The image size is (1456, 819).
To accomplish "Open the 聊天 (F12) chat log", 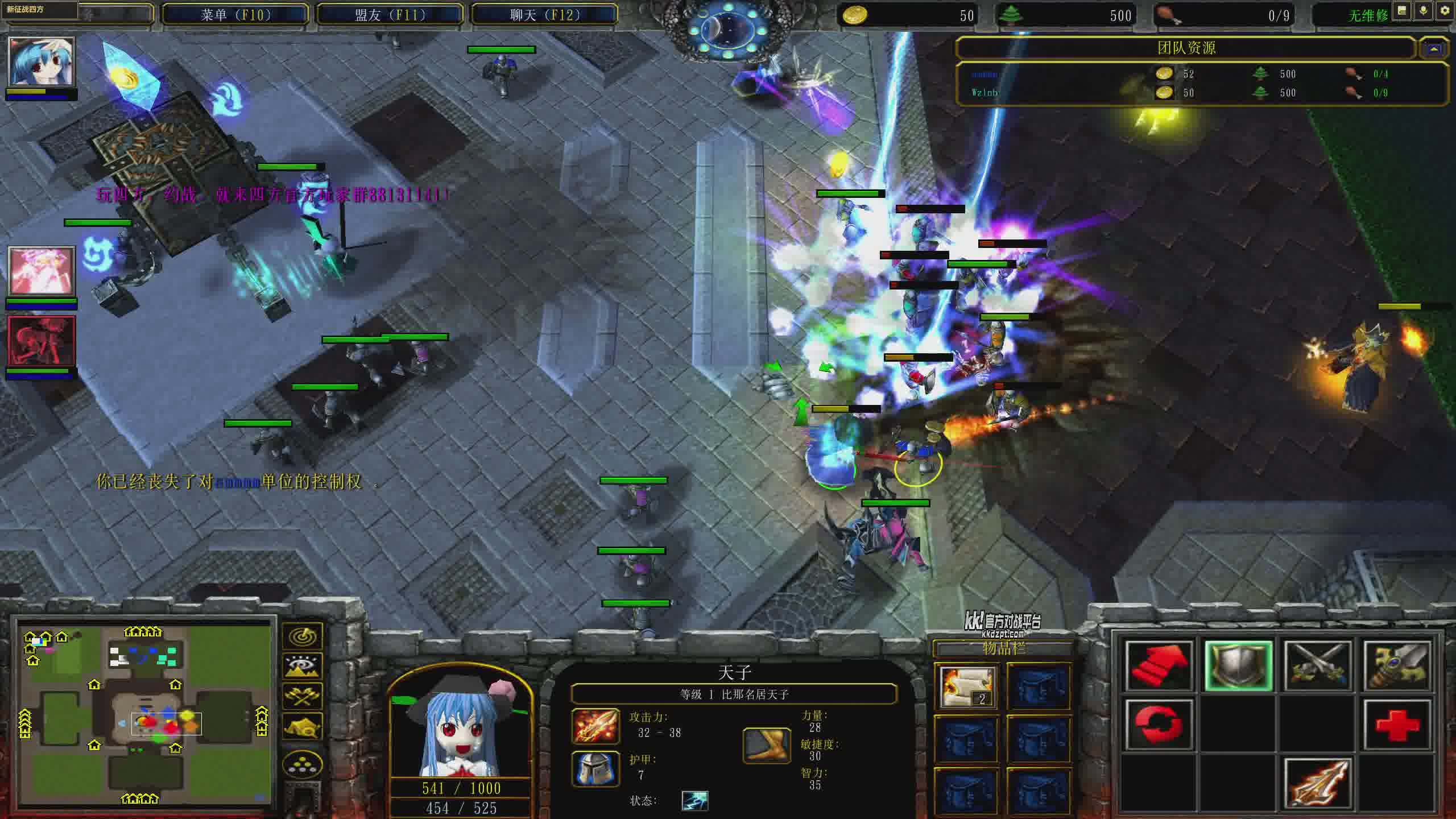I will (x=545, y=15).
